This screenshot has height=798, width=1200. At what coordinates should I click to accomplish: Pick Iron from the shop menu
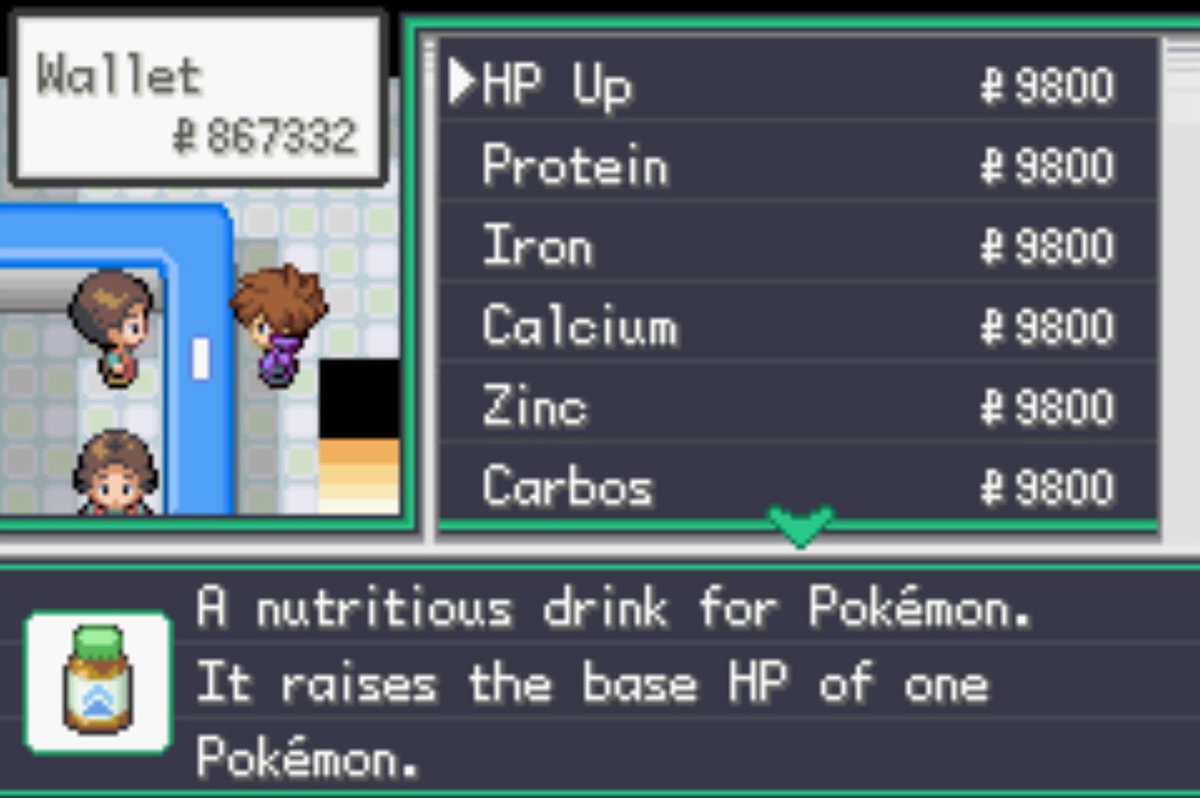(537, 246)
